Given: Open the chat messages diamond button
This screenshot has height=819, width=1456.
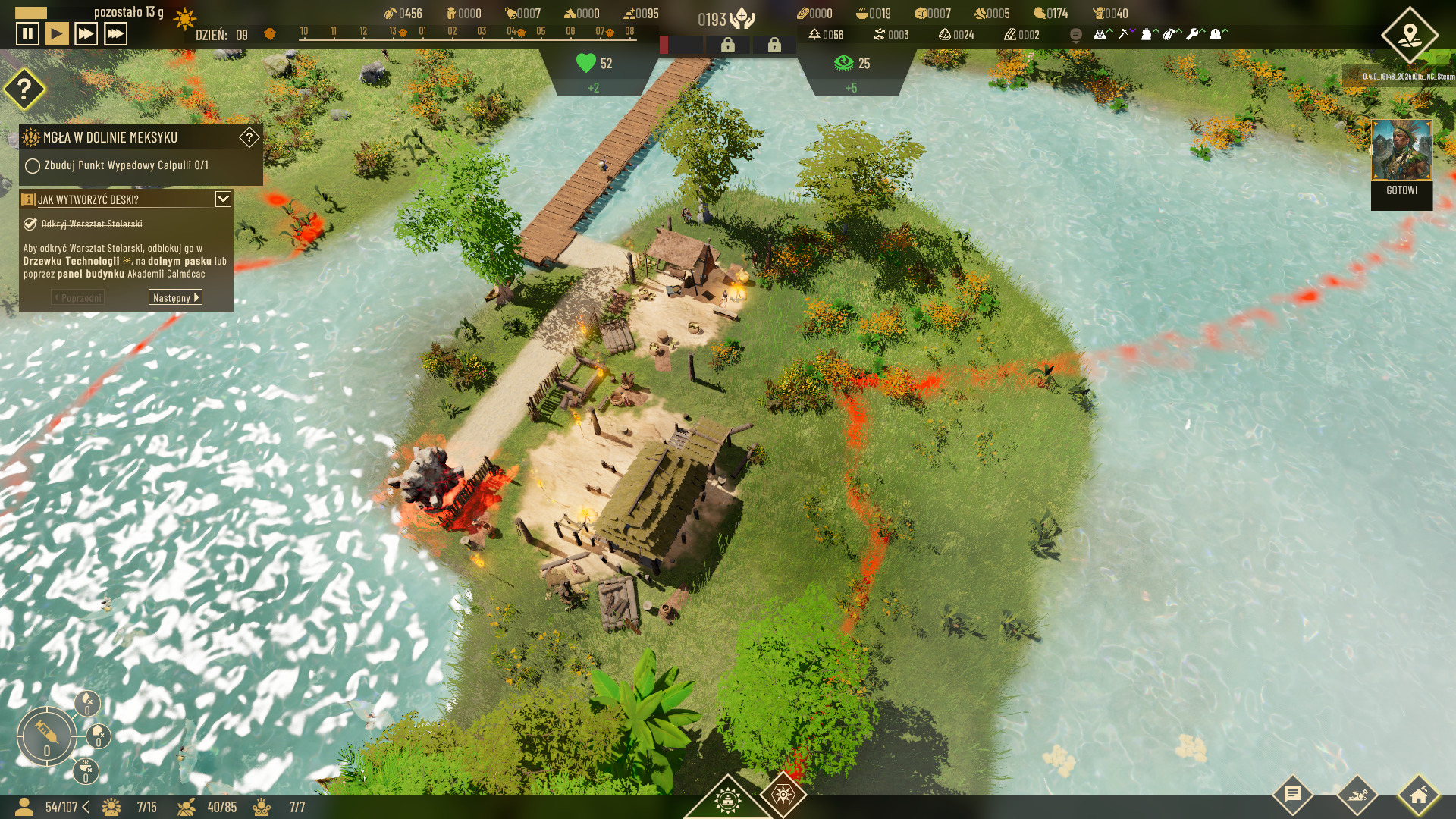Looking at the screenshot, I should click(1293, 795).
